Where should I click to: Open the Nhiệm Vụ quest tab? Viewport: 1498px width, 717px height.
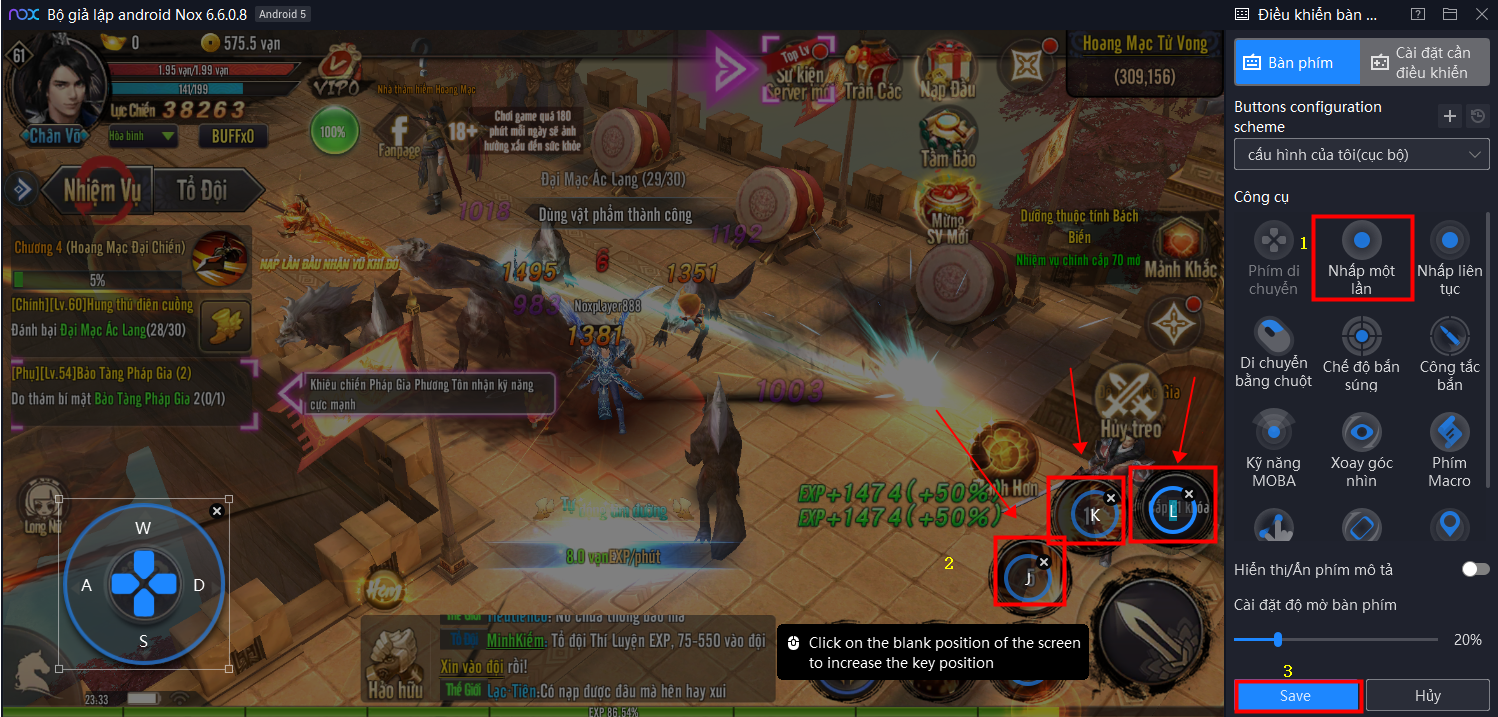point(102,190)
